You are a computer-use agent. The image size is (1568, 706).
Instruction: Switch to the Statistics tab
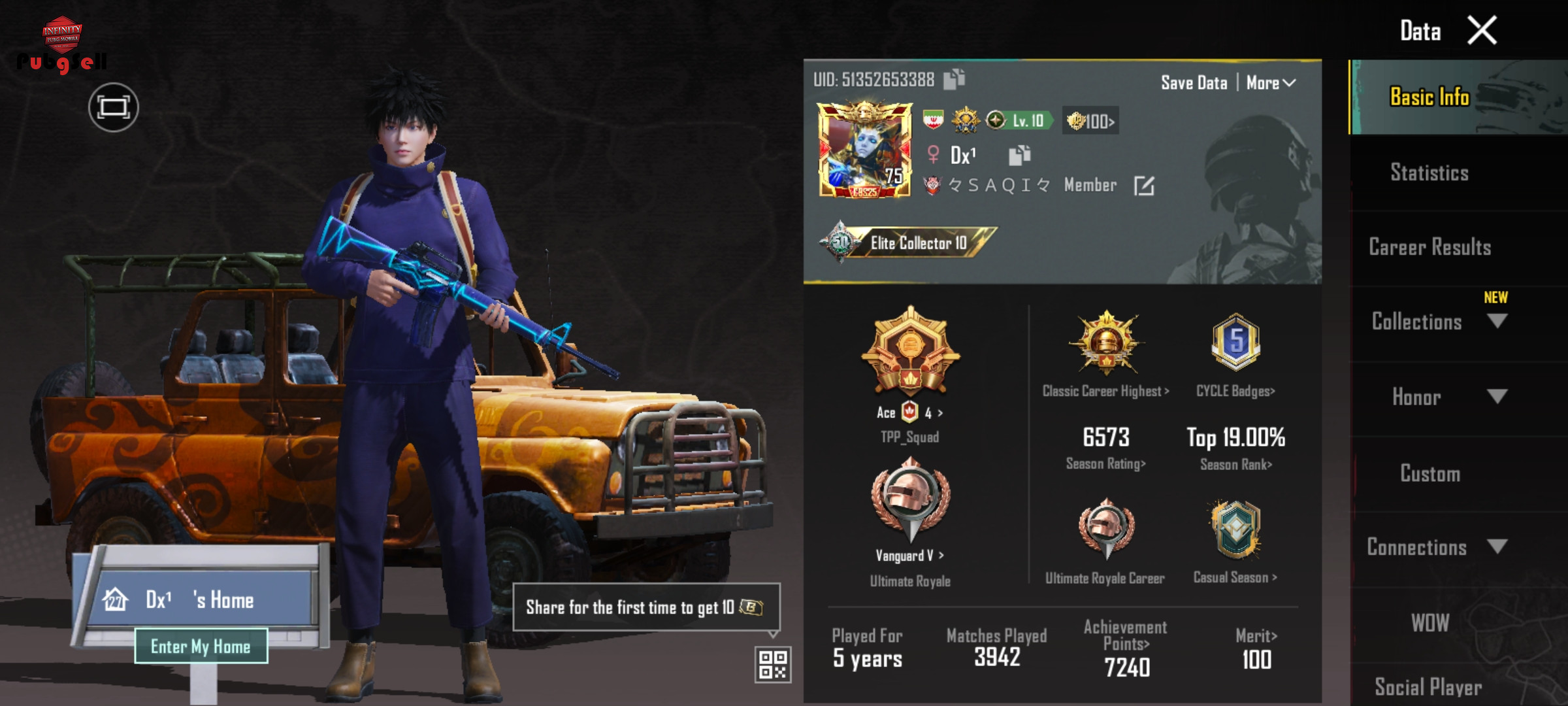tap(1429, 173)
